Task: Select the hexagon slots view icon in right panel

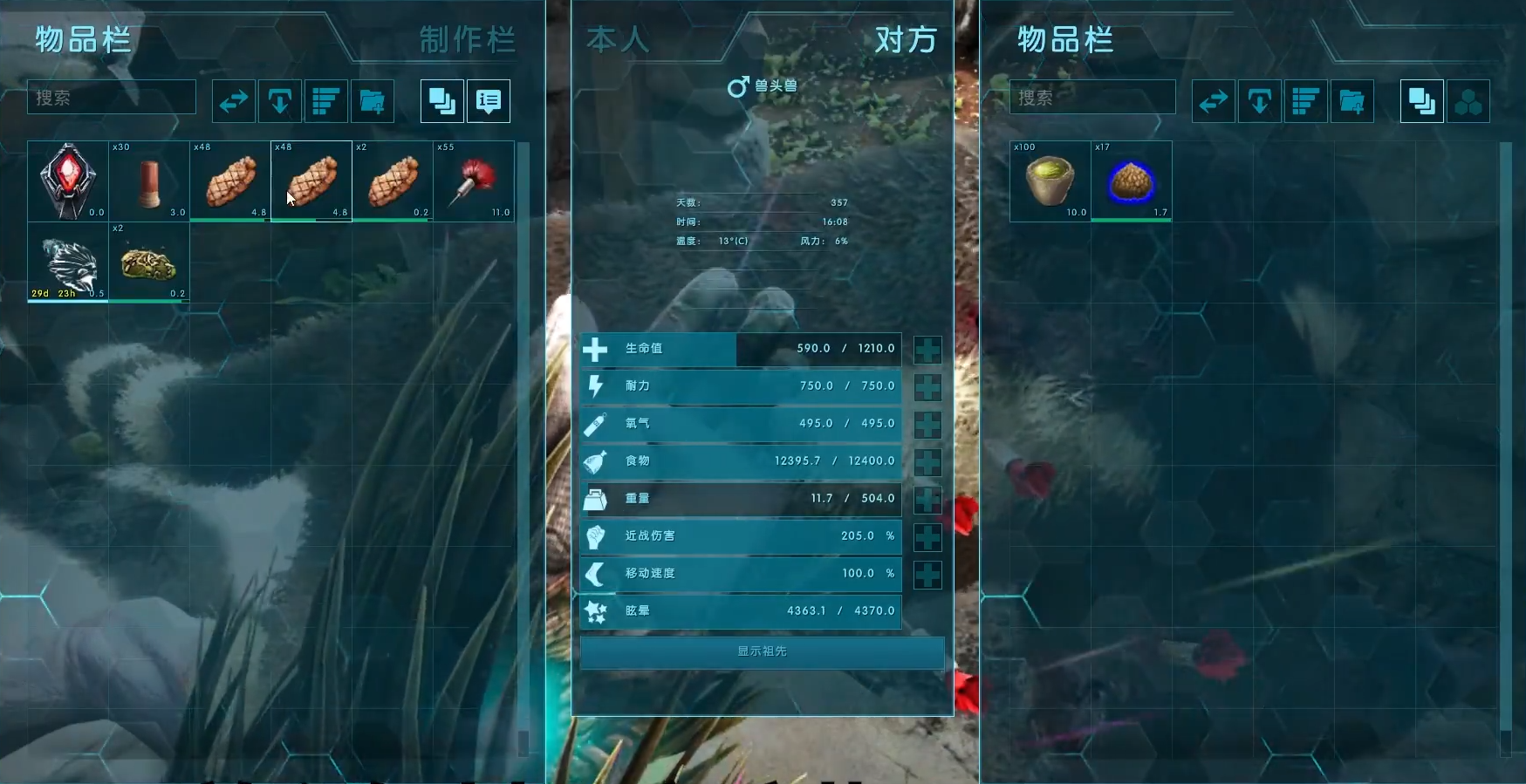Action: 1469,101
